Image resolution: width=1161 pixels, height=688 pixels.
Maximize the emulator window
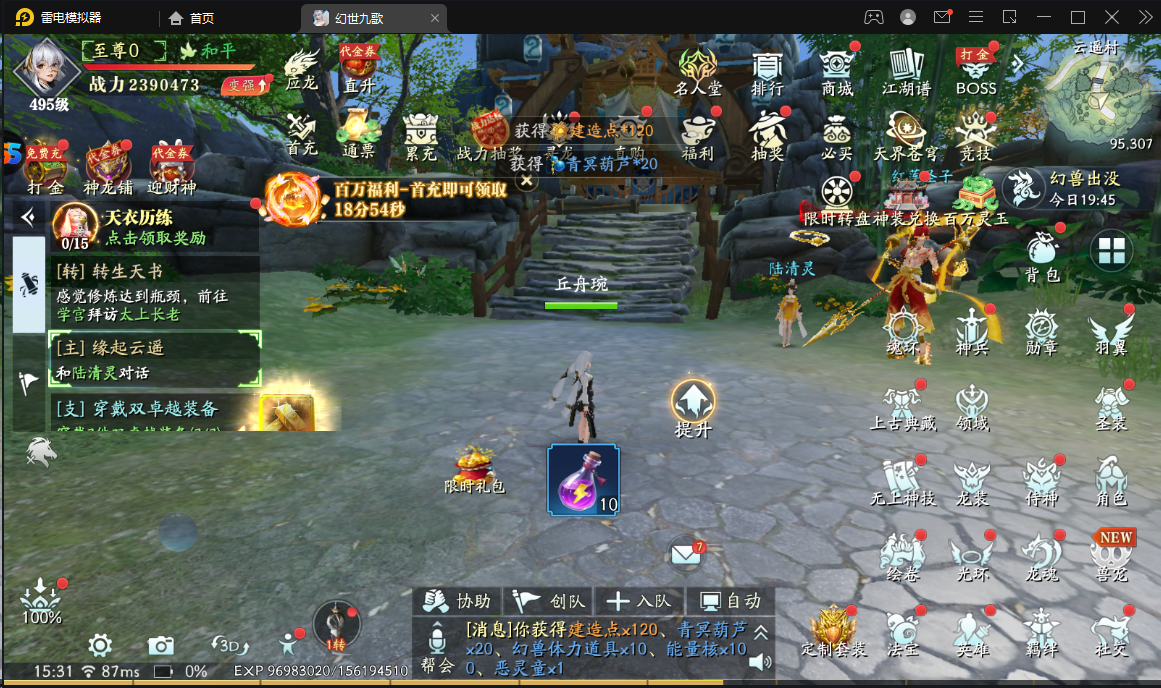coord(1078,17)
